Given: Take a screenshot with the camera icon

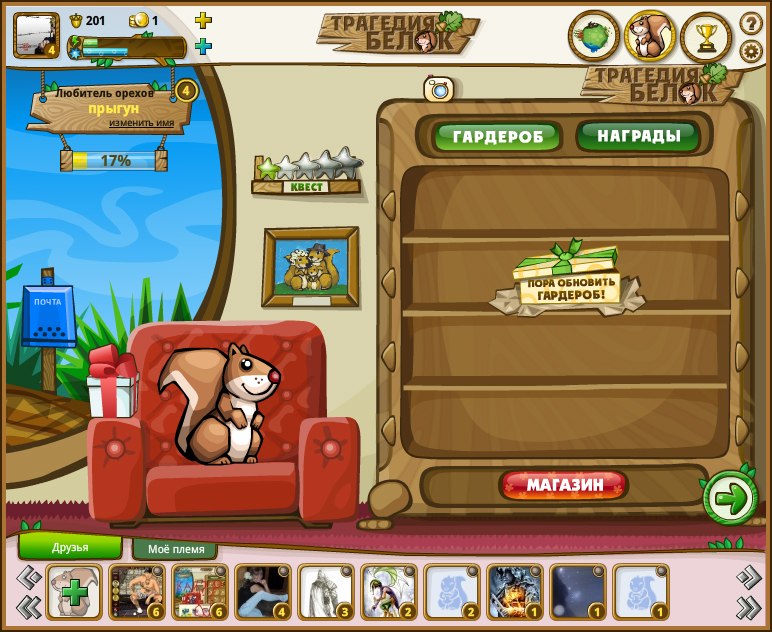Looking at the screenshot, I should point(438,89).
